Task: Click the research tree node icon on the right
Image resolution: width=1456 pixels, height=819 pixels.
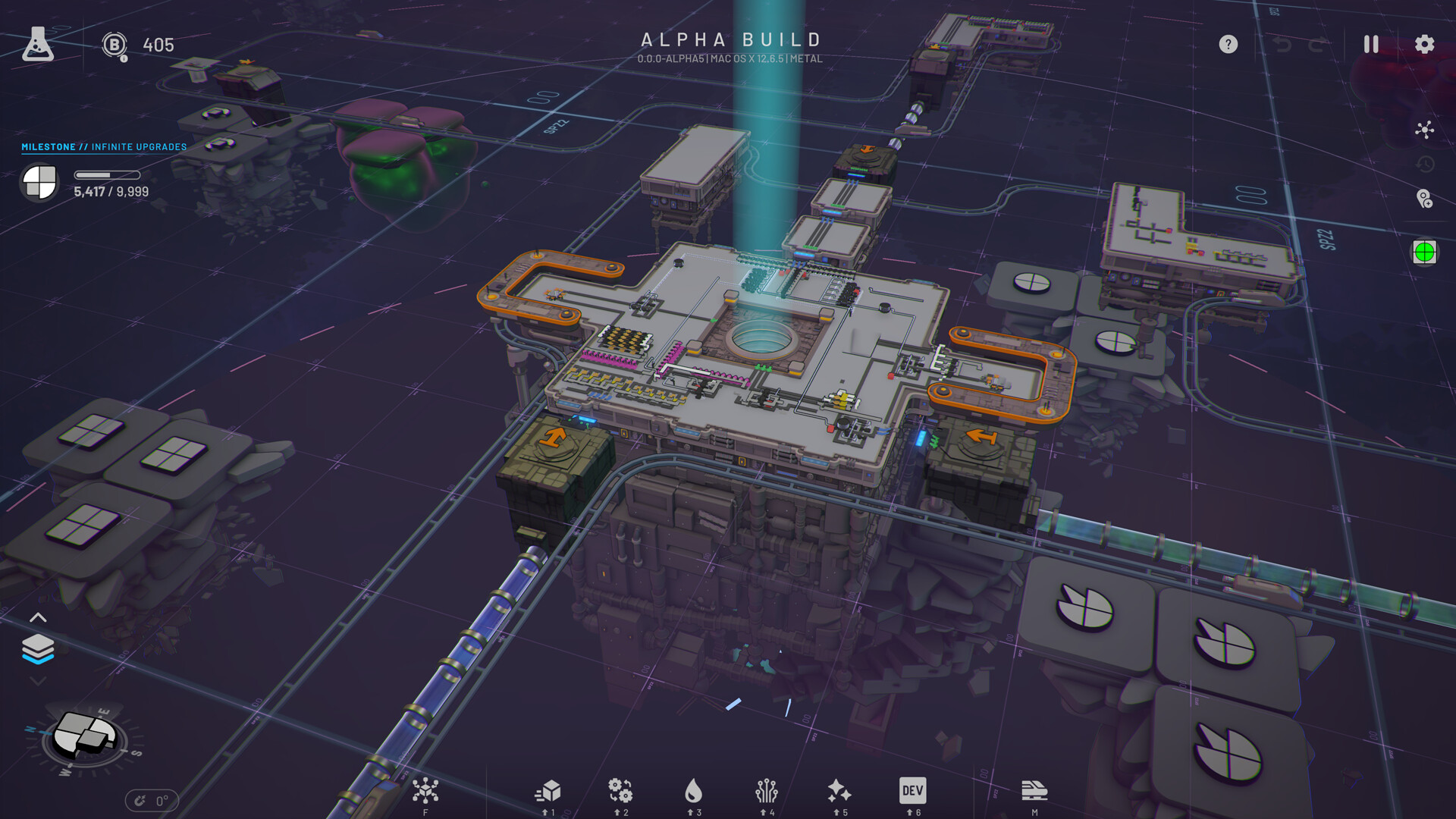Action: coord(1423,130)
